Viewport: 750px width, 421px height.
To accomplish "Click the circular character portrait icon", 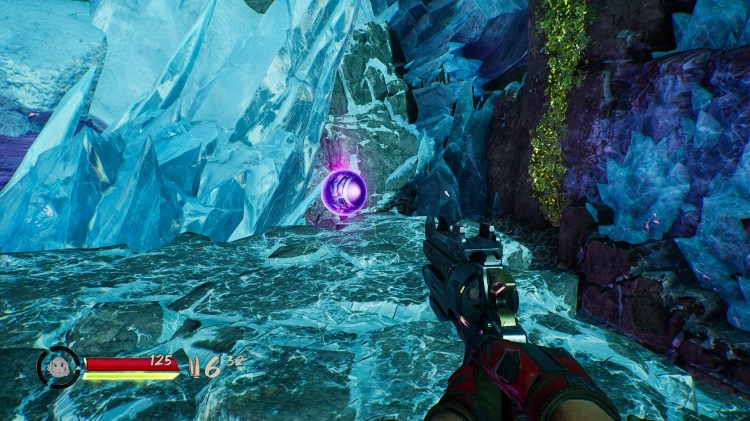I will point(59,366).
